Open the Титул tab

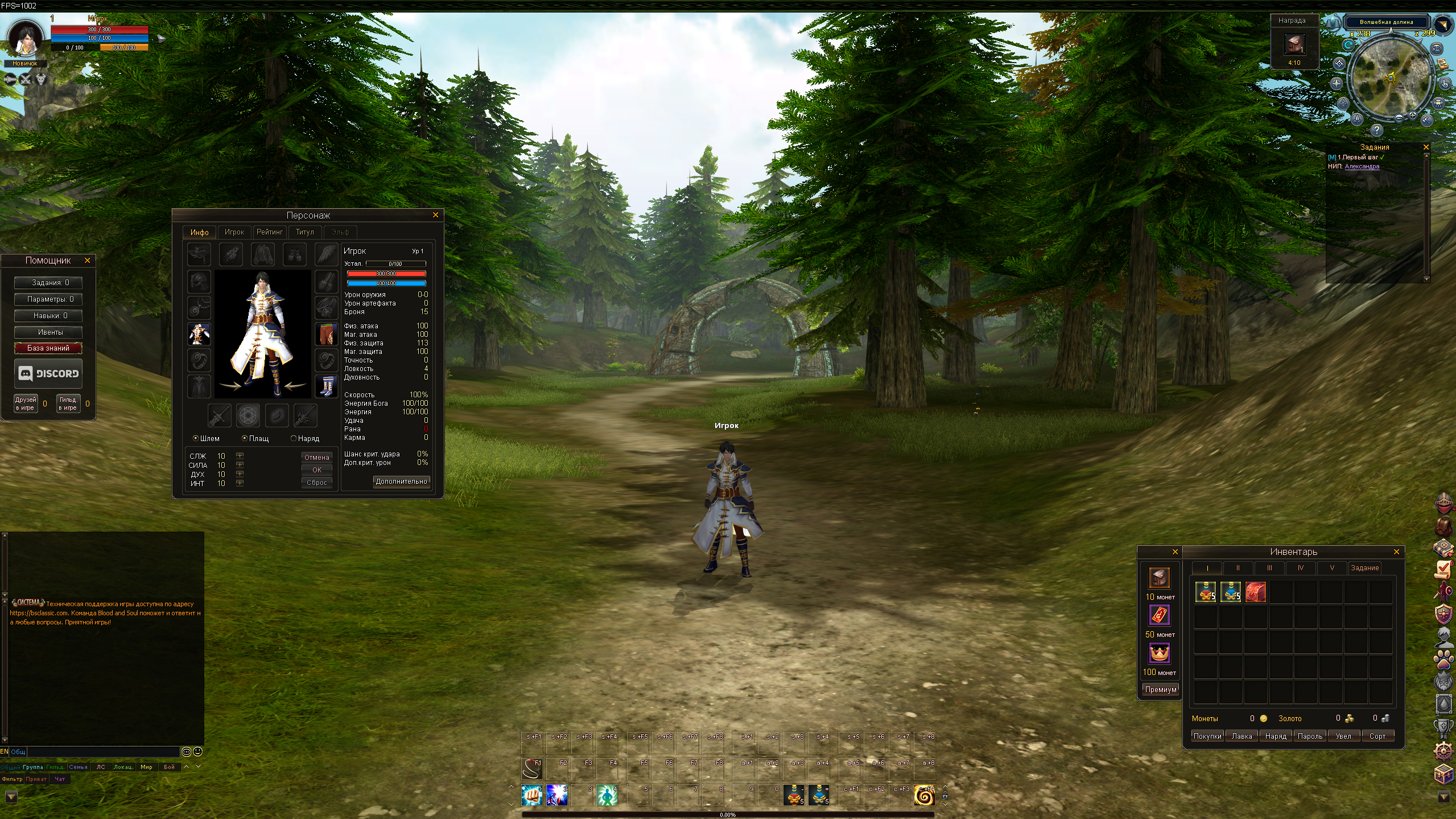point(304,232)
